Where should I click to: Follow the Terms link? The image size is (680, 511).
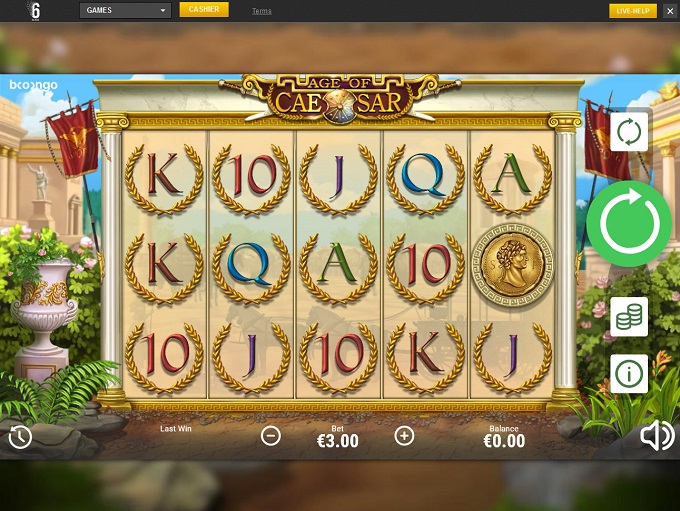[x=261, y=11]
